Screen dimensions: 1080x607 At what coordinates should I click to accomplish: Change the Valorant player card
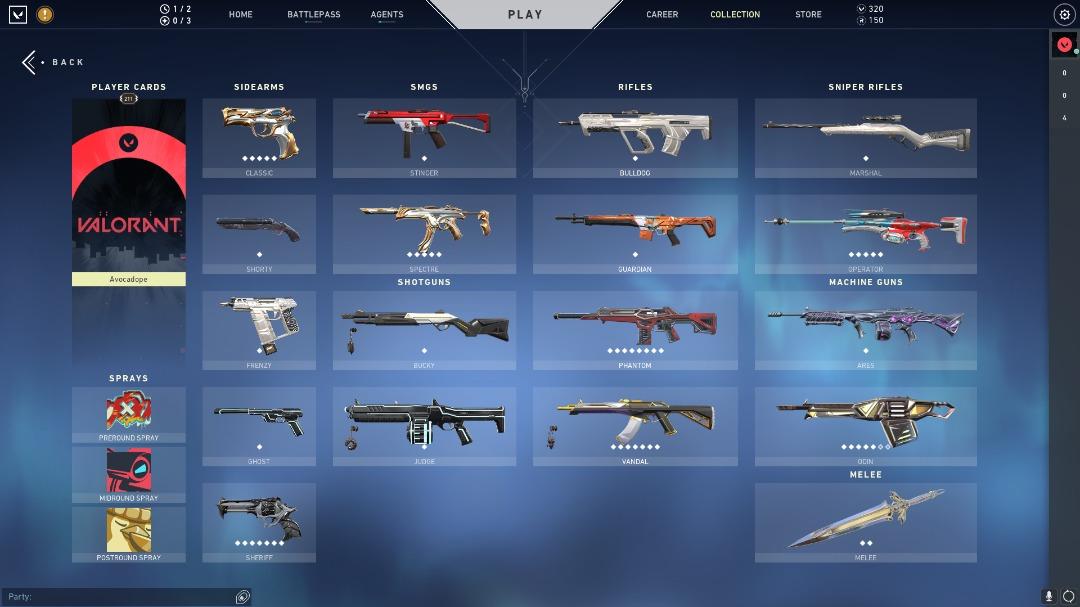point(129,190)
